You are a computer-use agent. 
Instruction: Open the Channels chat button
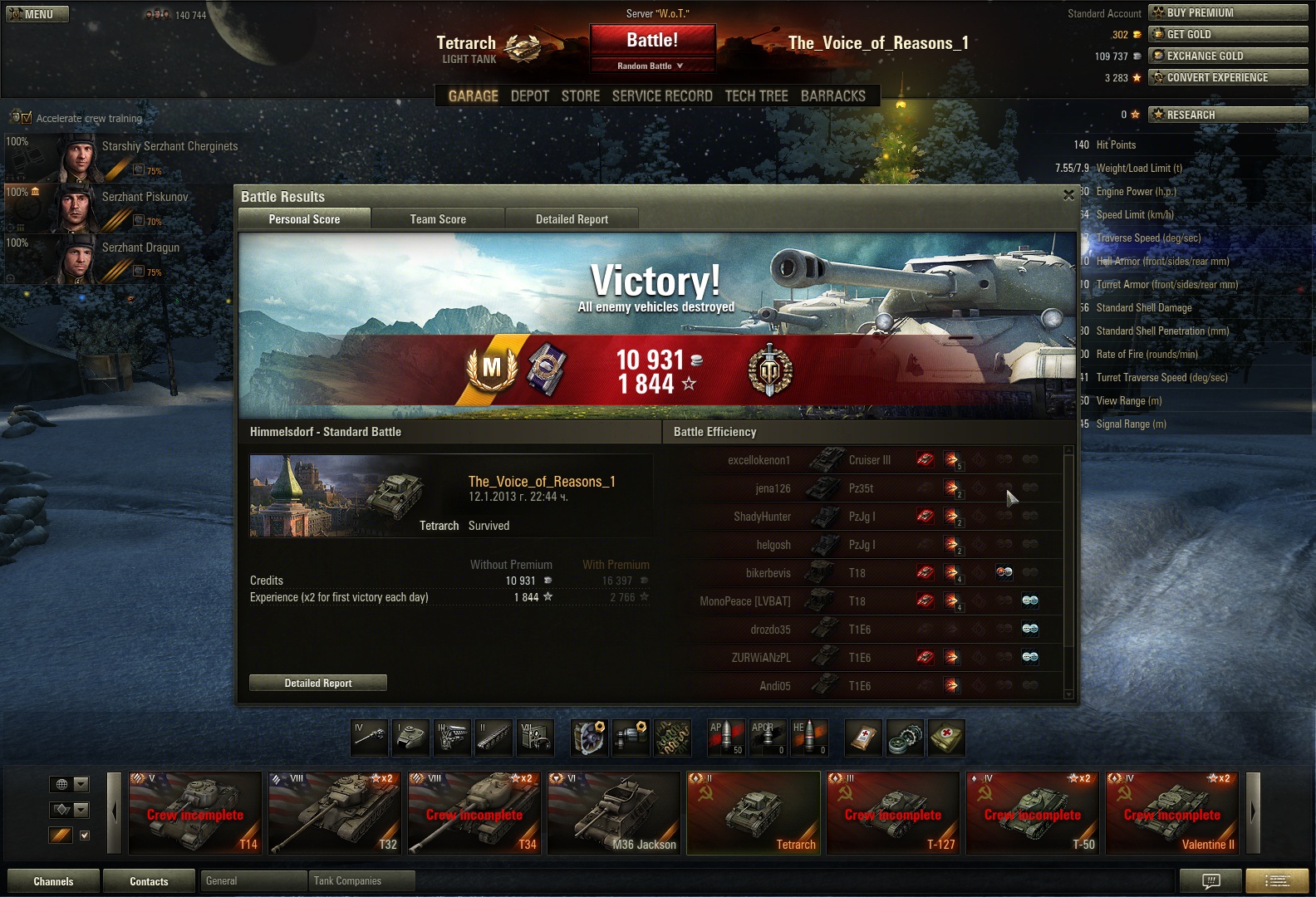coord(53,881)
